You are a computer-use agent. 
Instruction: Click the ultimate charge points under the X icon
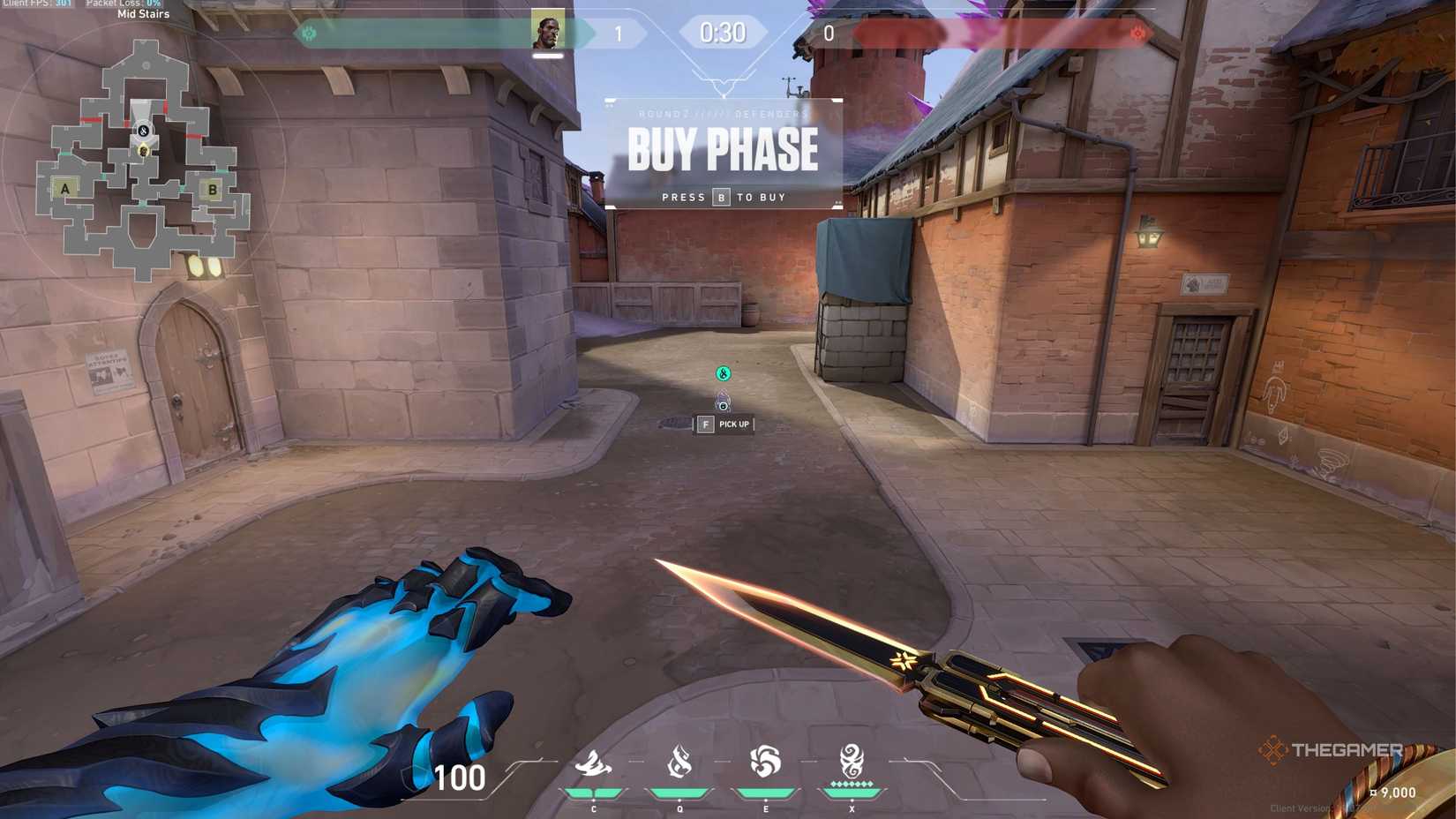pos(850,782)
